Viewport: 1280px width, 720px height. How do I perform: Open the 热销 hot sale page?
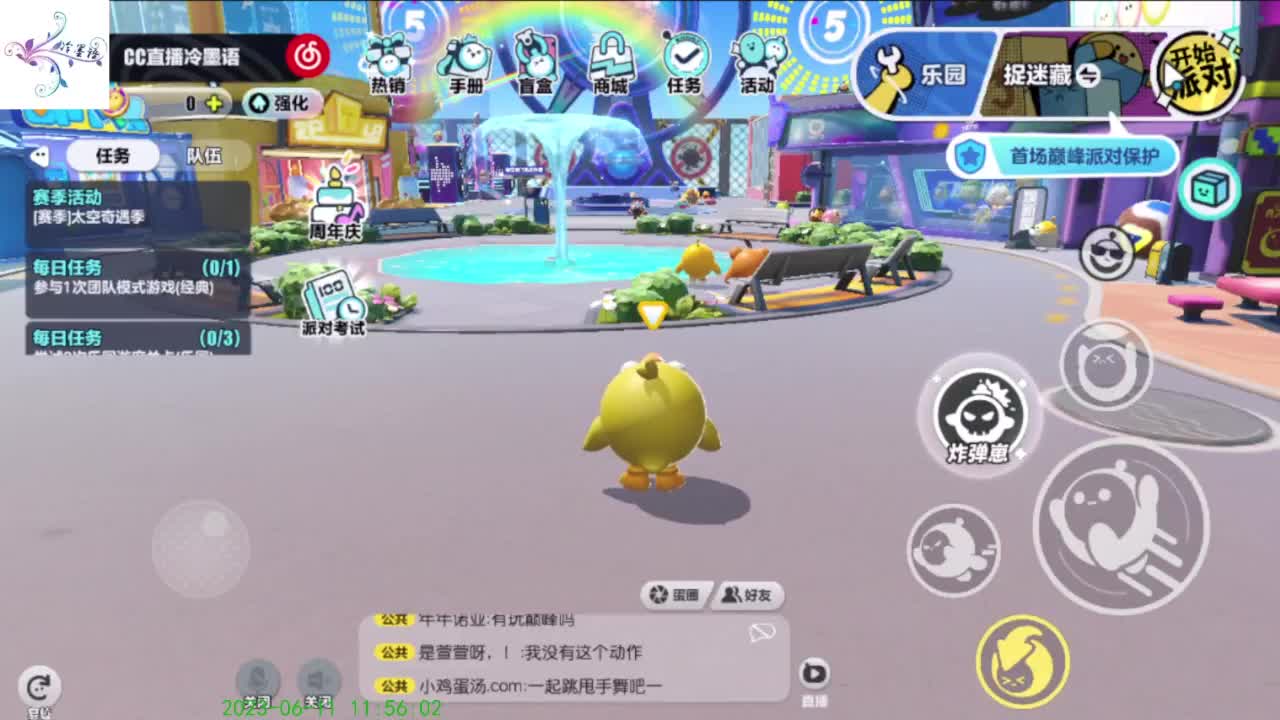(x=389, y=60)
